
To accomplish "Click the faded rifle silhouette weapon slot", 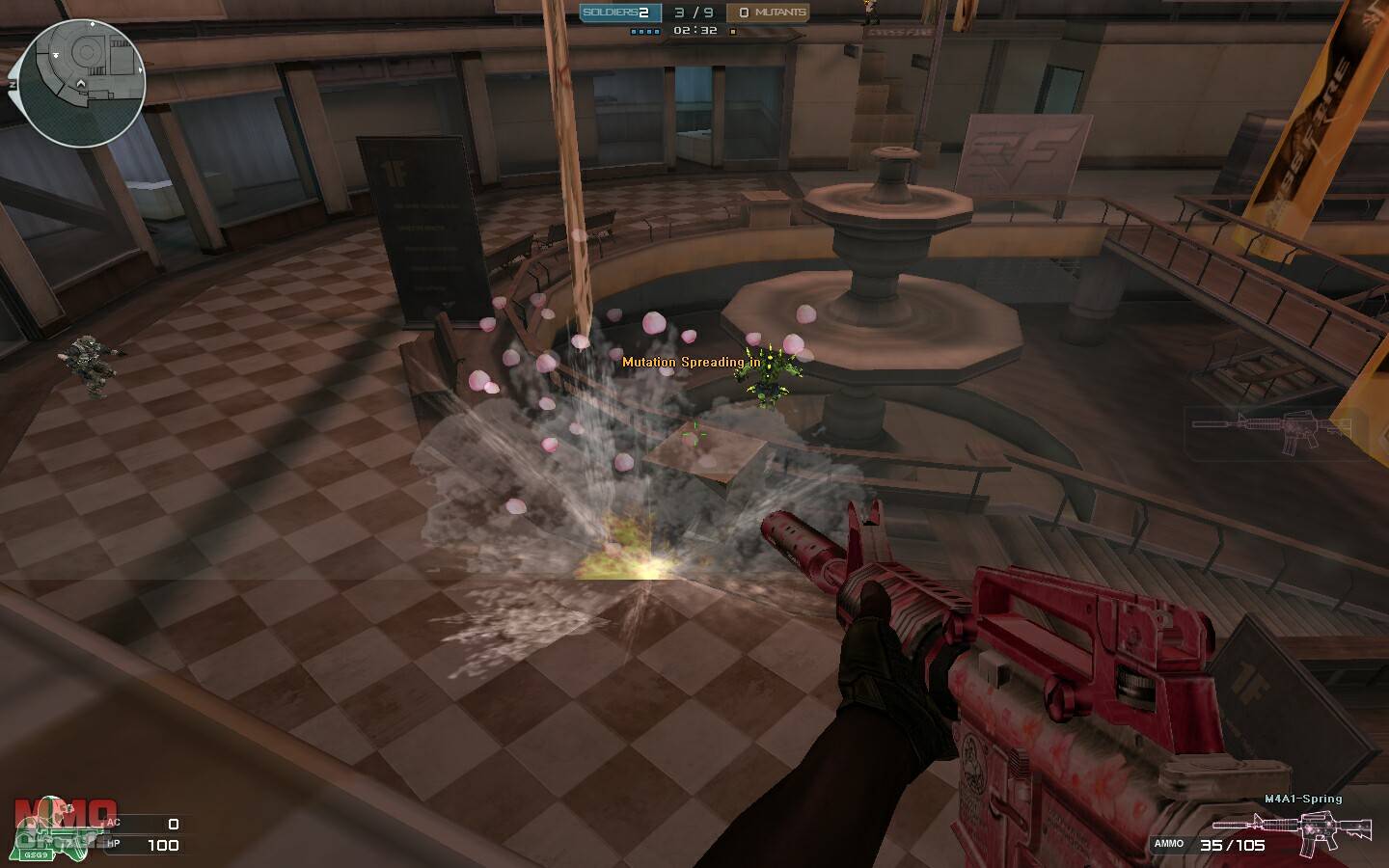I will pyautogui.click(x=1269, y=431).
